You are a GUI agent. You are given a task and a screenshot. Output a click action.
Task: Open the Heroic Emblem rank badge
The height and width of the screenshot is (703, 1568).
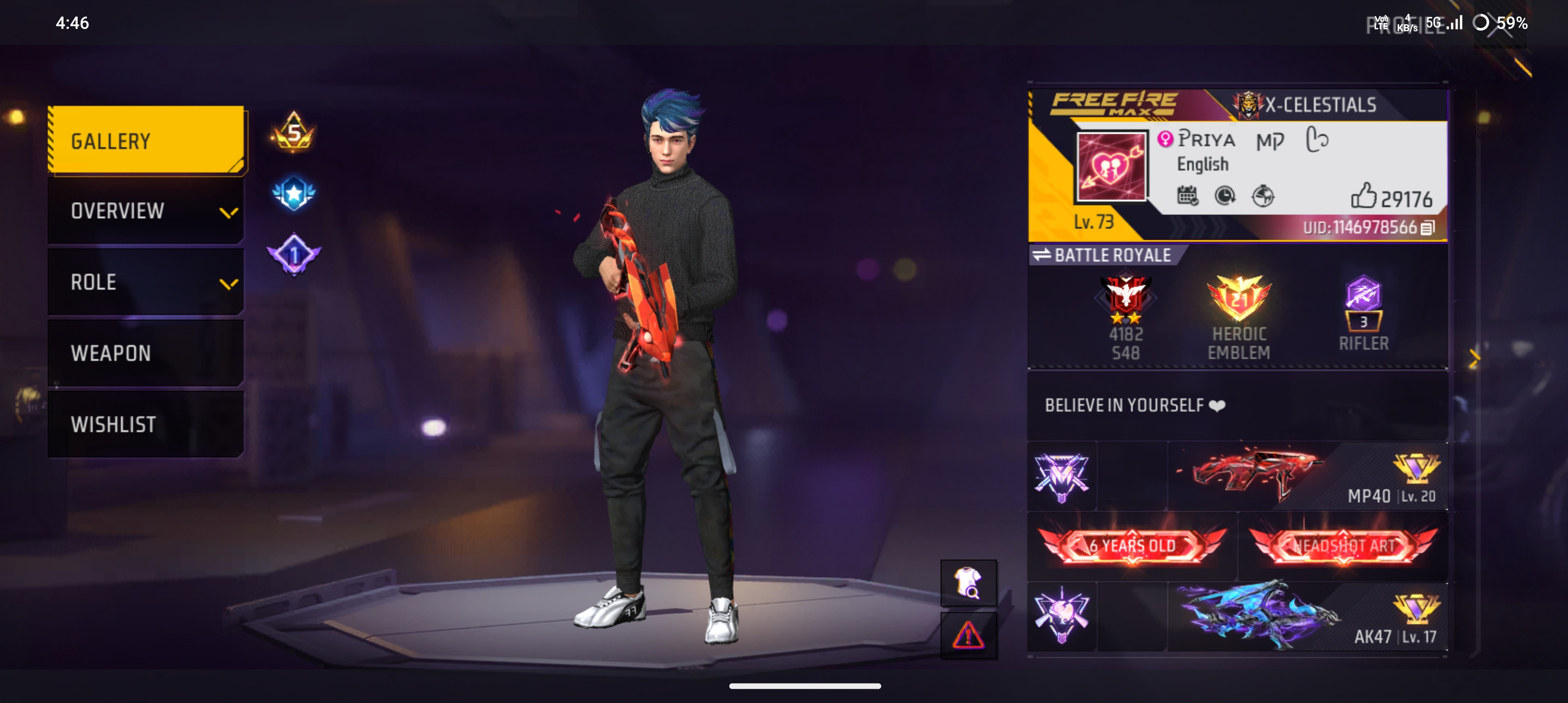pyautogui.click(x=1239, y=316)
